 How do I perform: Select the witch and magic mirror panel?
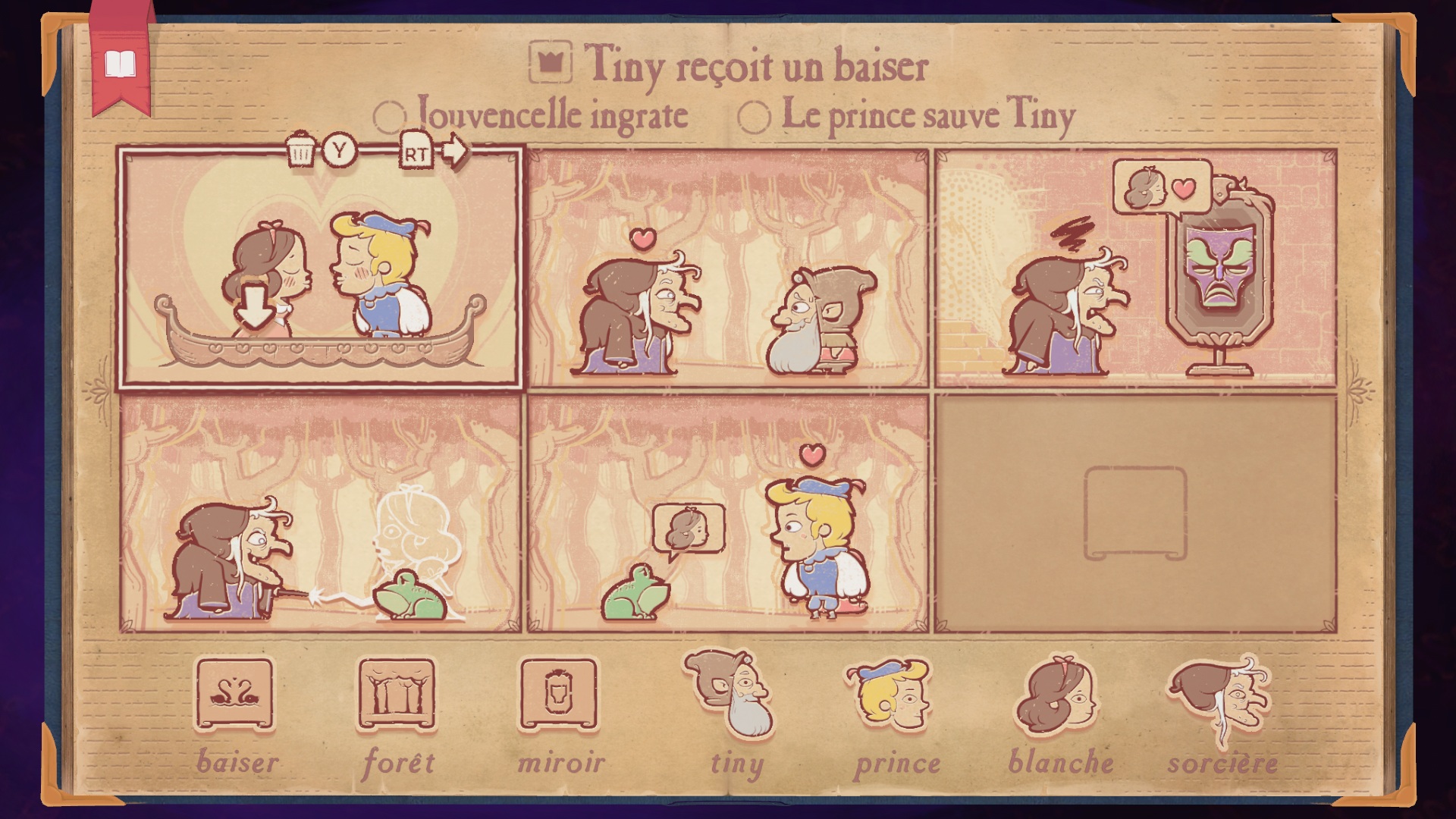(1135, 269)
